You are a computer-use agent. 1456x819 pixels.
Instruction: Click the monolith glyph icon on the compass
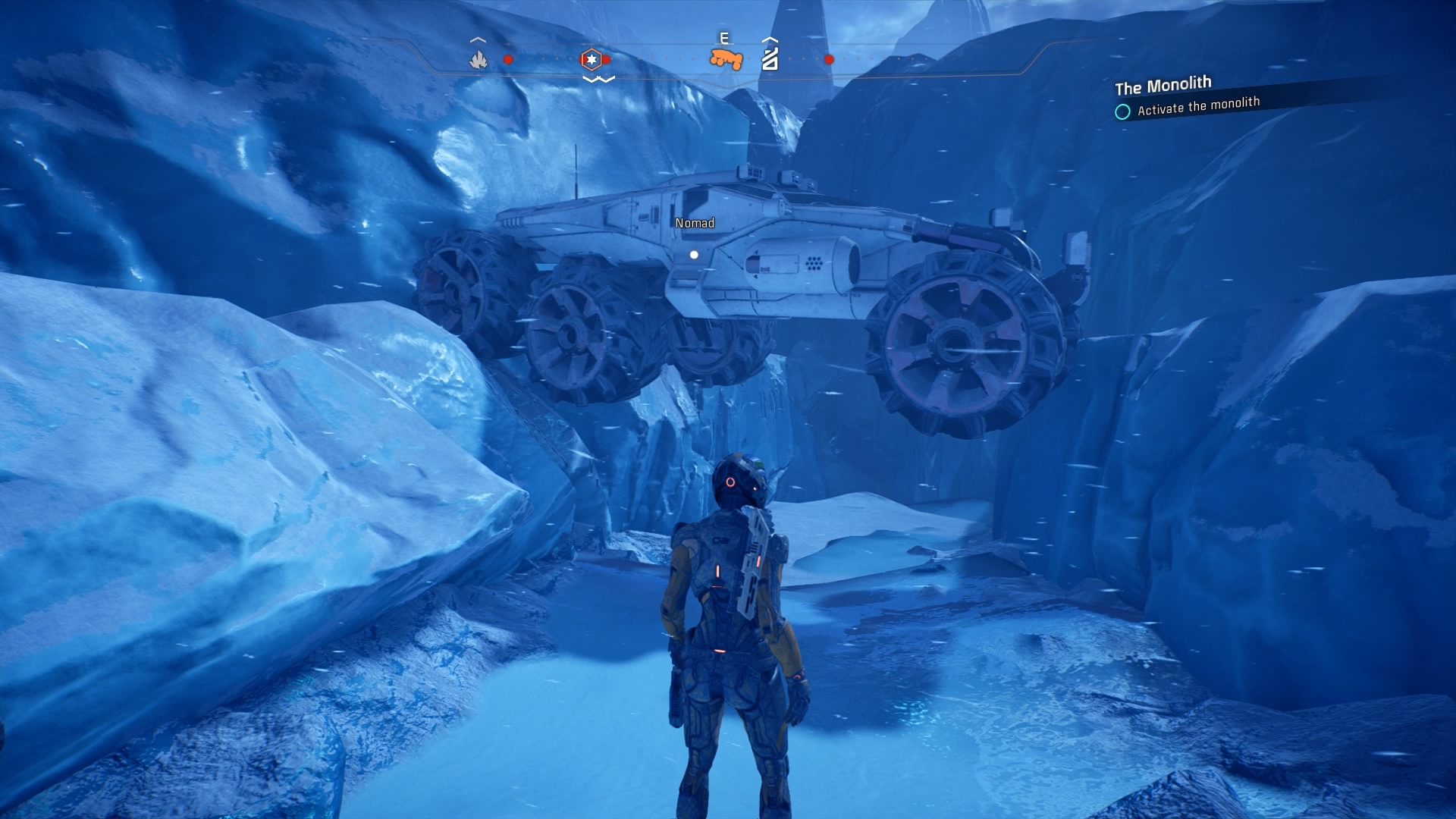click(x=770, y=59)
